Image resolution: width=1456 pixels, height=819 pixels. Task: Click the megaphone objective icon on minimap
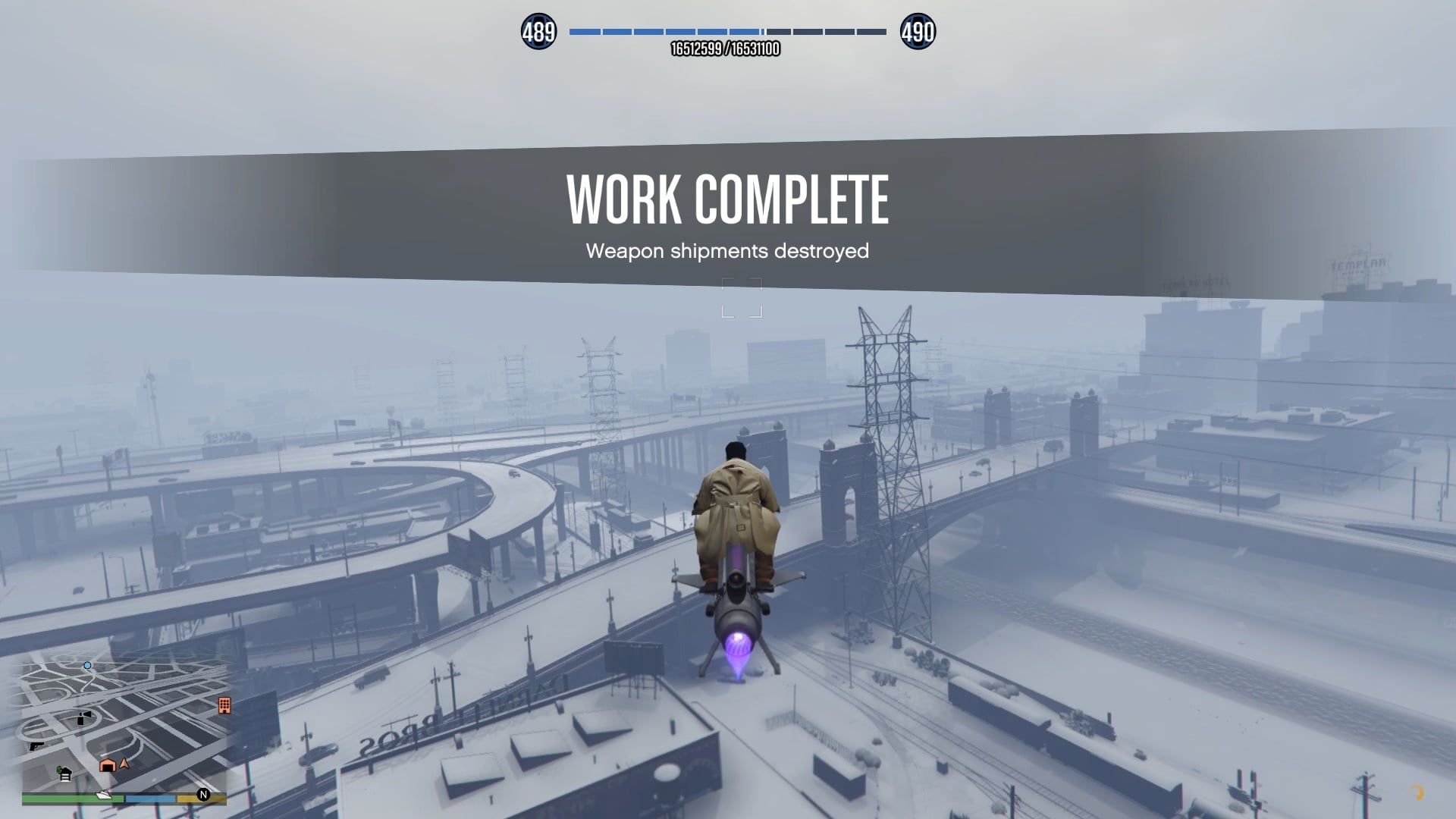click(x=83, y=718)
